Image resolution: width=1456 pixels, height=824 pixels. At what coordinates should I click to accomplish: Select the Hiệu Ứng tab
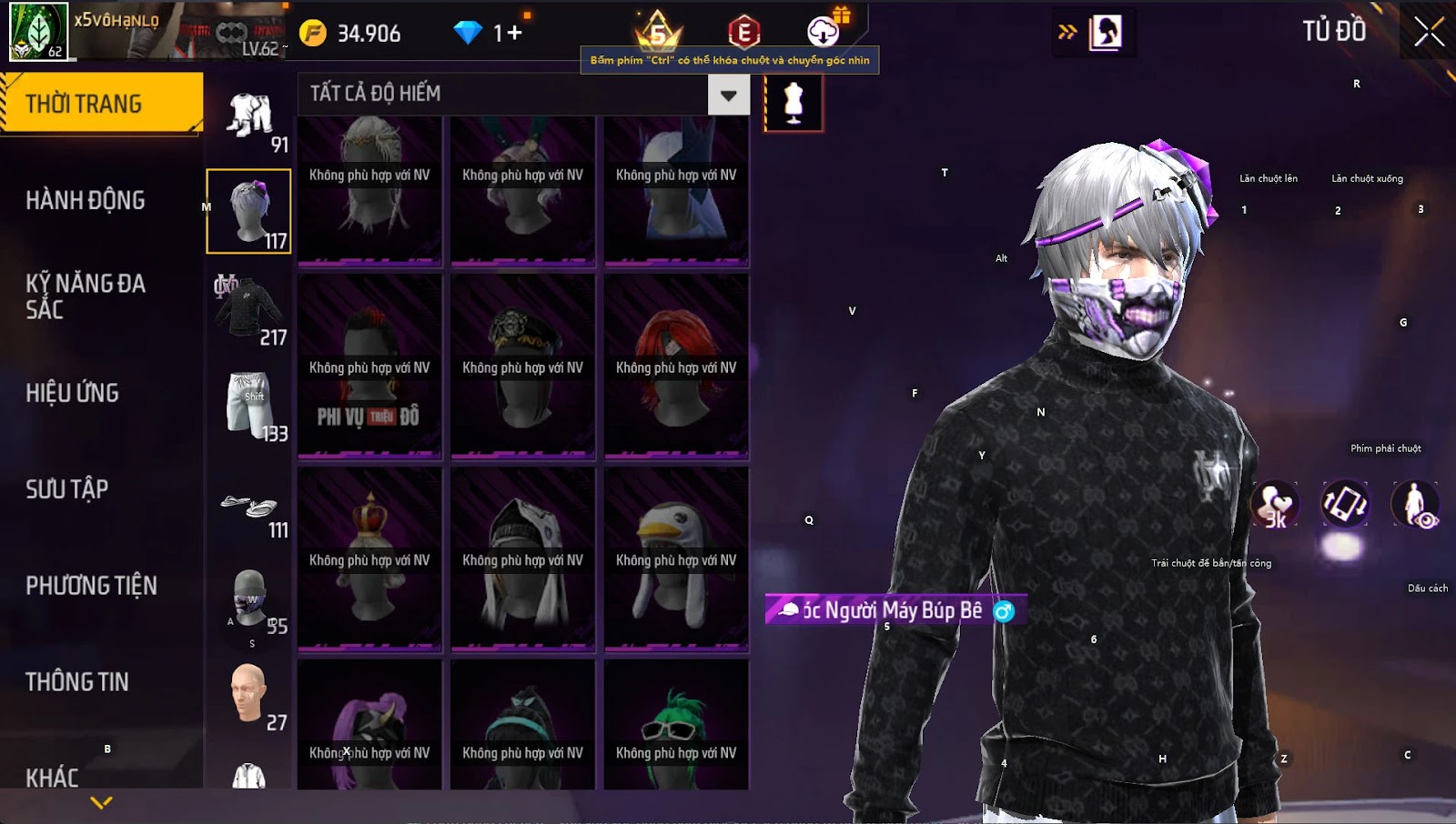[x=73, y=393]
